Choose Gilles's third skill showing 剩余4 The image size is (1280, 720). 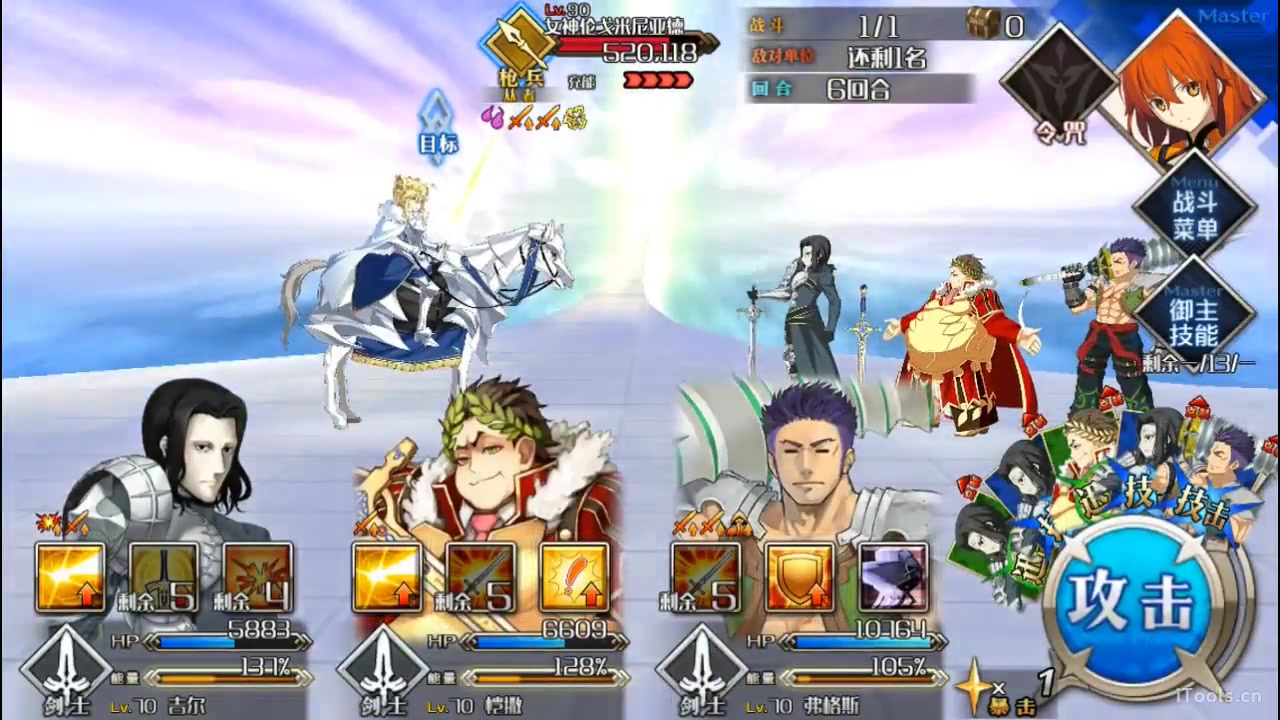pyautogui.click(x=258, y=577)
